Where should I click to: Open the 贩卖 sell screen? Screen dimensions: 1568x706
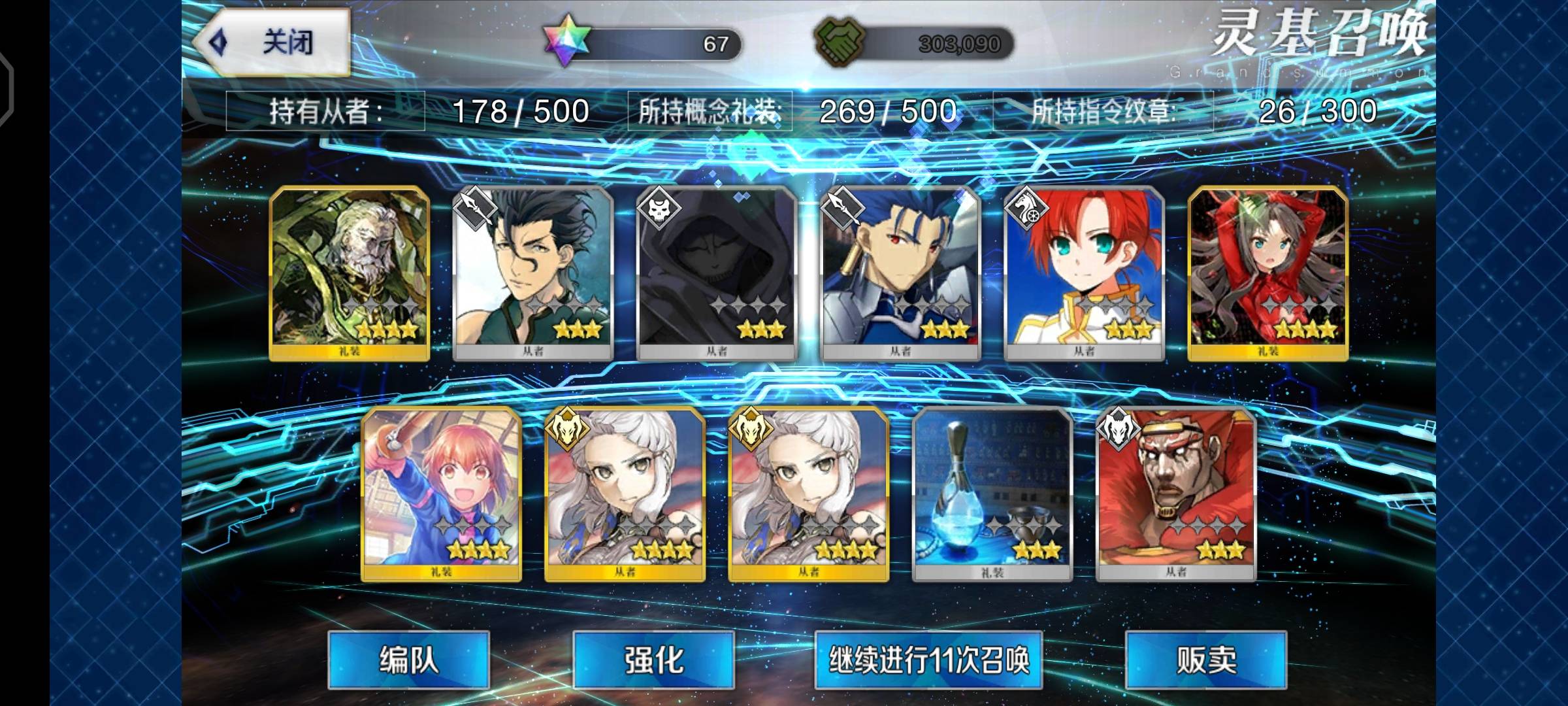pos(1205,660)
